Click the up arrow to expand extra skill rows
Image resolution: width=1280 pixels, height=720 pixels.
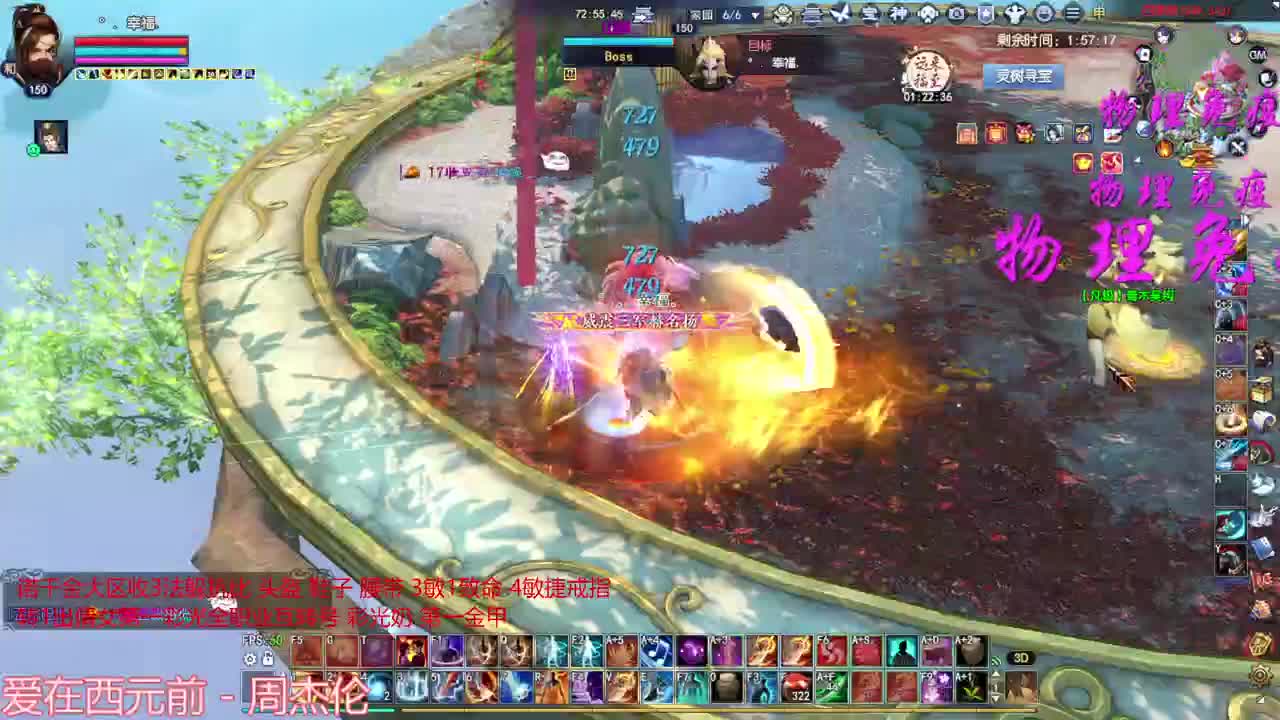996,674
